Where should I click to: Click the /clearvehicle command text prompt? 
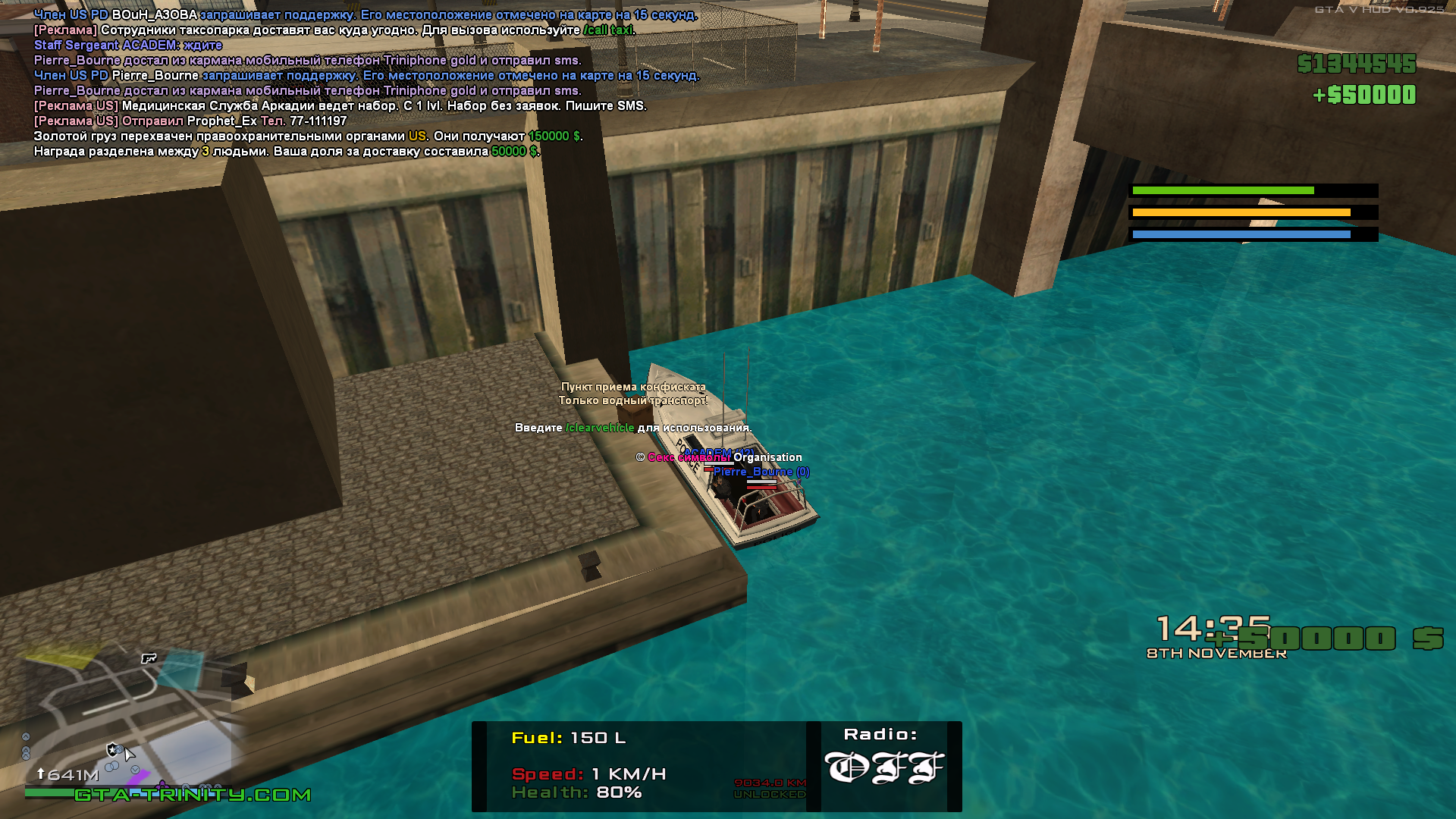[599, 428]
